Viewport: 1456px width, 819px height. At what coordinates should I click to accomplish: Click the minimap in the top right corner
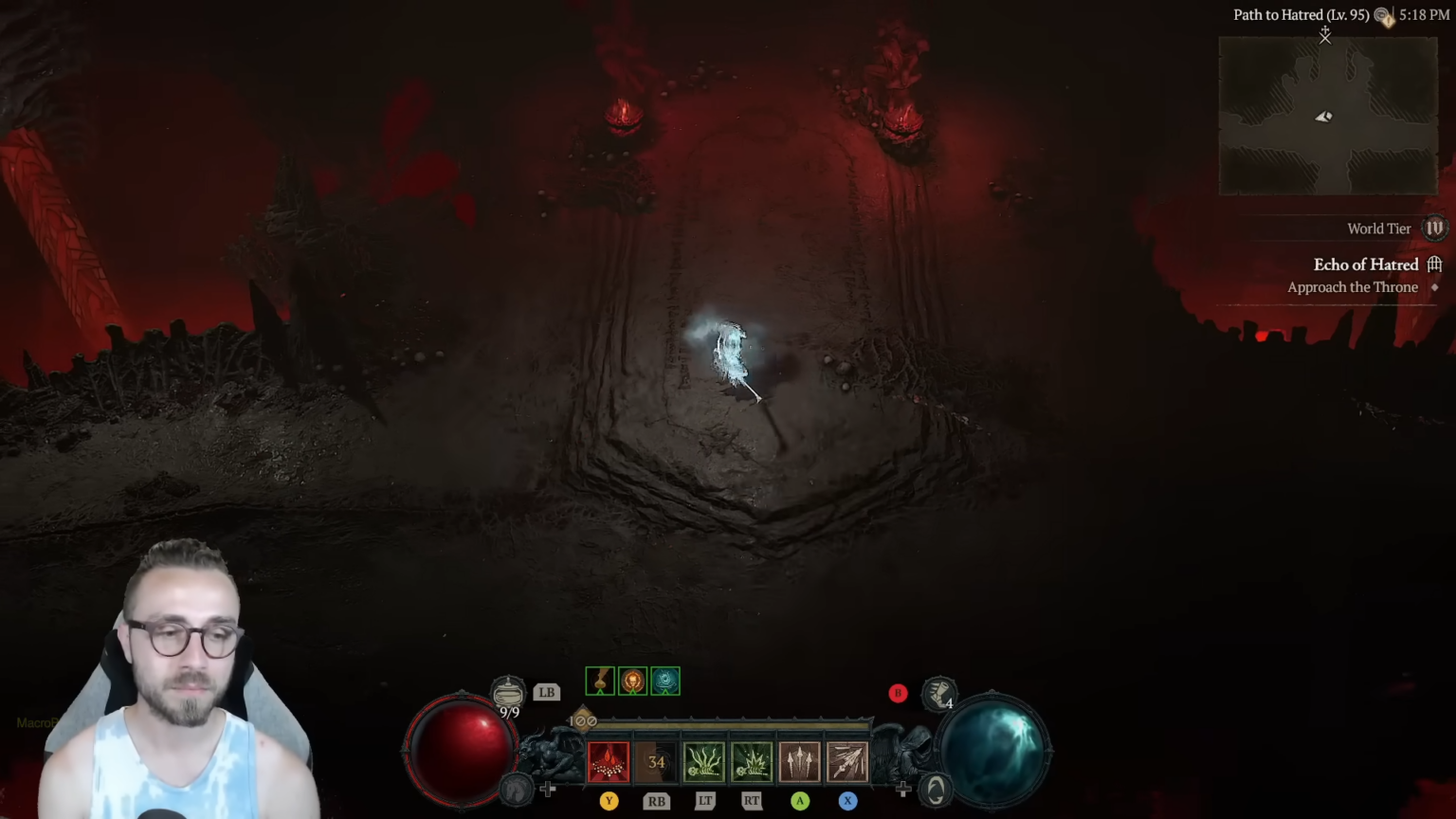click(x=1326, y=116)
